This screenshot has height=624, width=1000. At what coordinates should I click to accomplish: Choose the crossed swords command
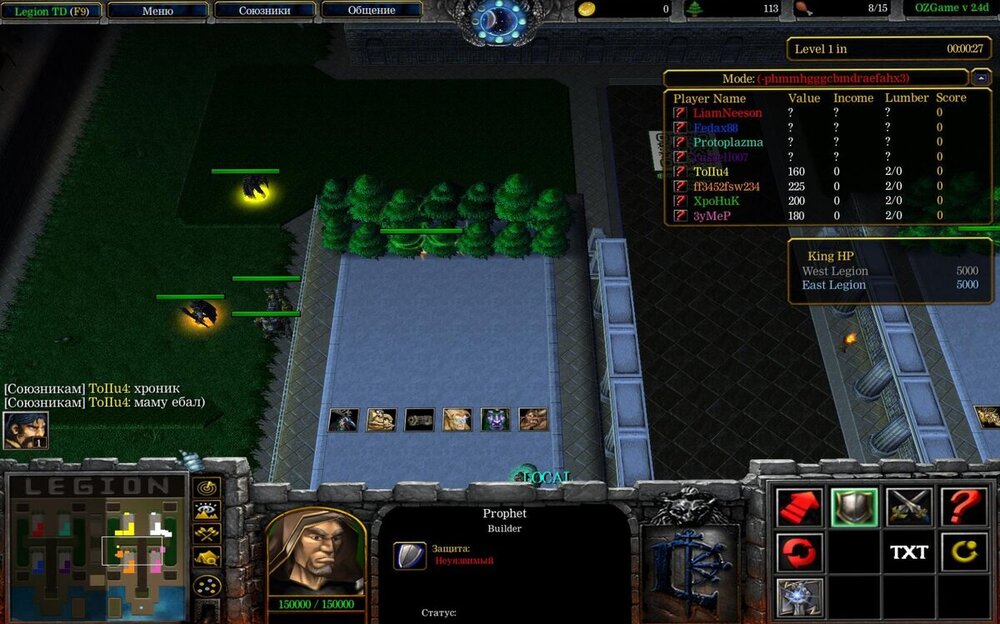(908, 507)
